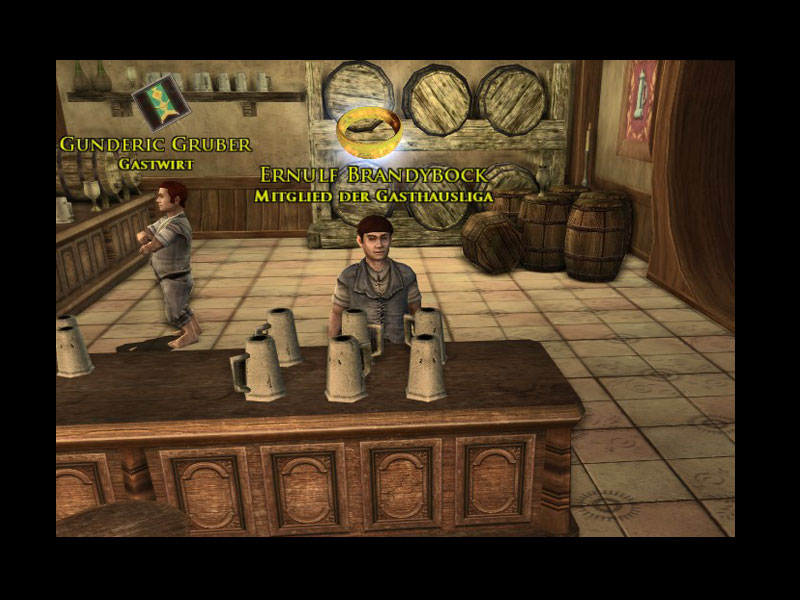The width and height of the screenshot is (800, 600).
Task: Click the gold ring quest marker
Action: pos(369,132)
